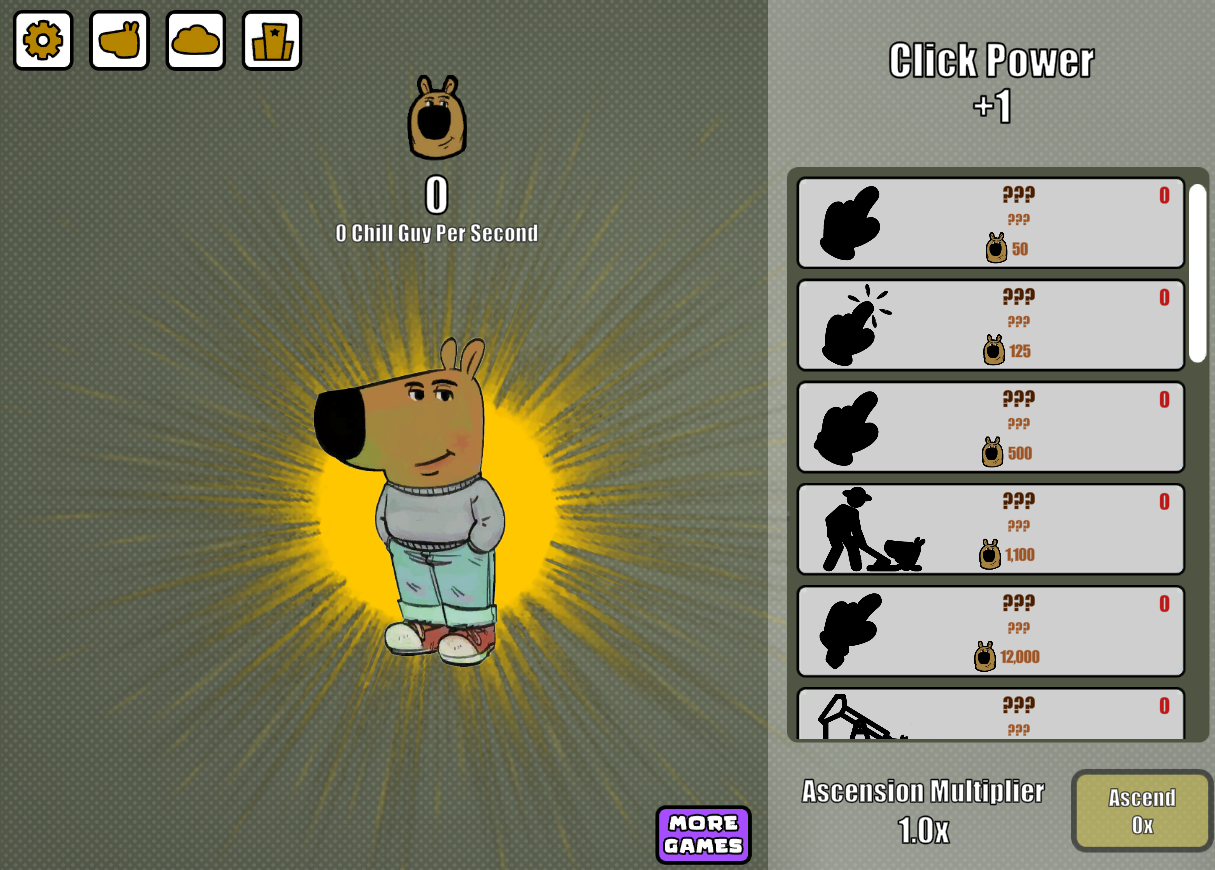Open the More Games link
Viewport: 1215px width, 870px height.
click(703, 835)
